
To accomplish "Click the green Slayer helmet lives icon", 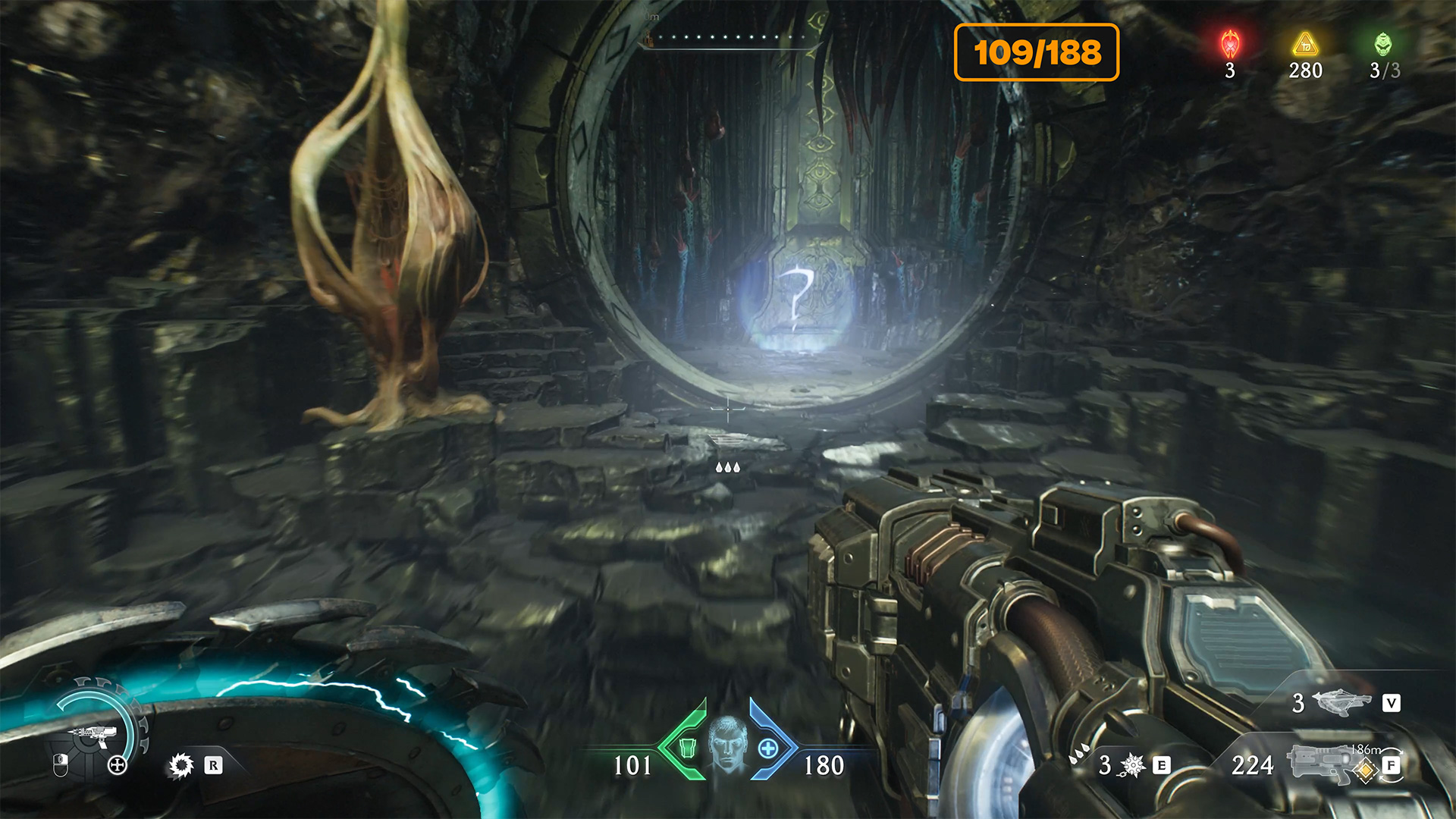I will coord(1383,45).
